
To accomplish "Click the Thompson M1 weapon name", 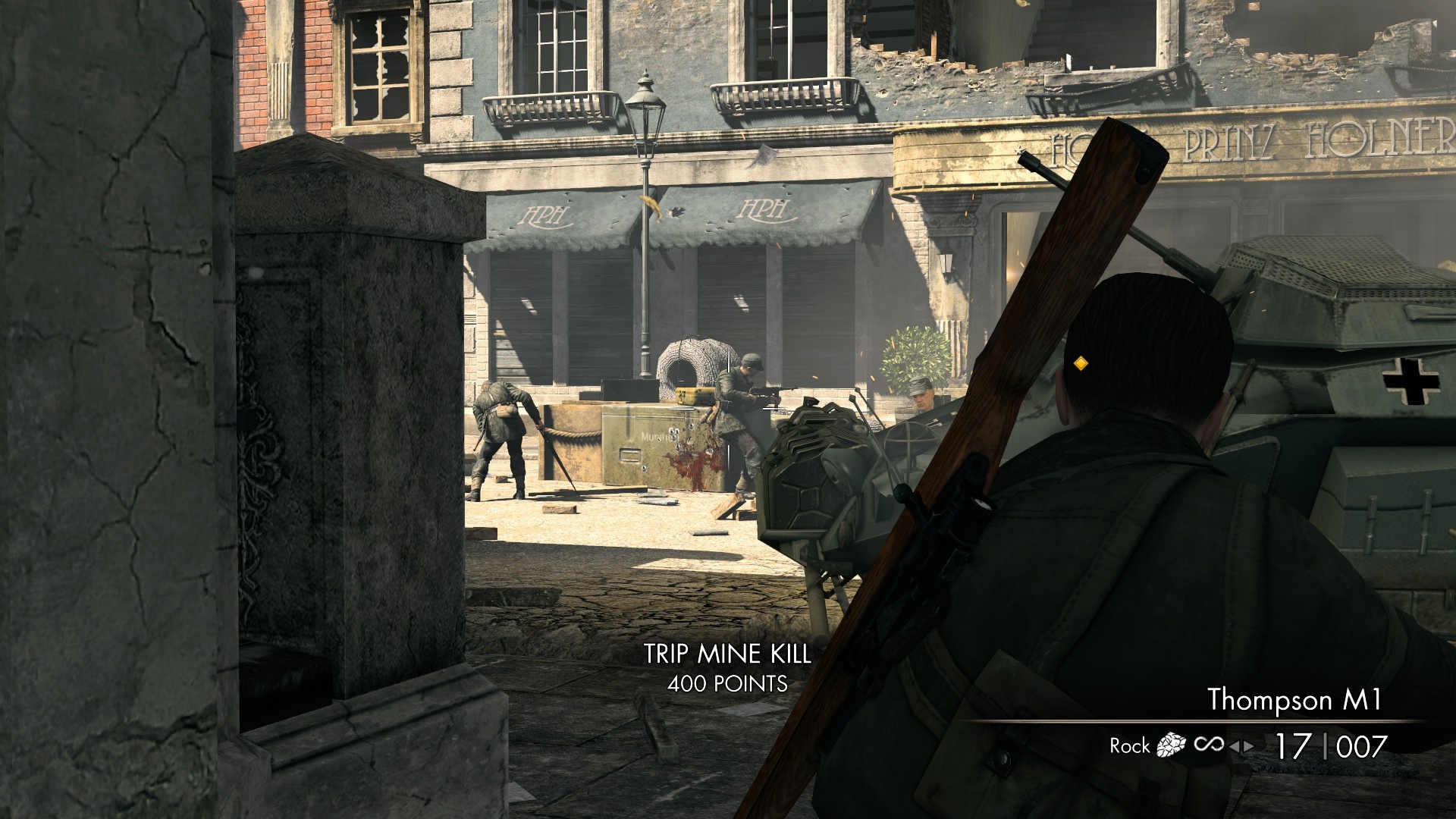I will 1294,698.
